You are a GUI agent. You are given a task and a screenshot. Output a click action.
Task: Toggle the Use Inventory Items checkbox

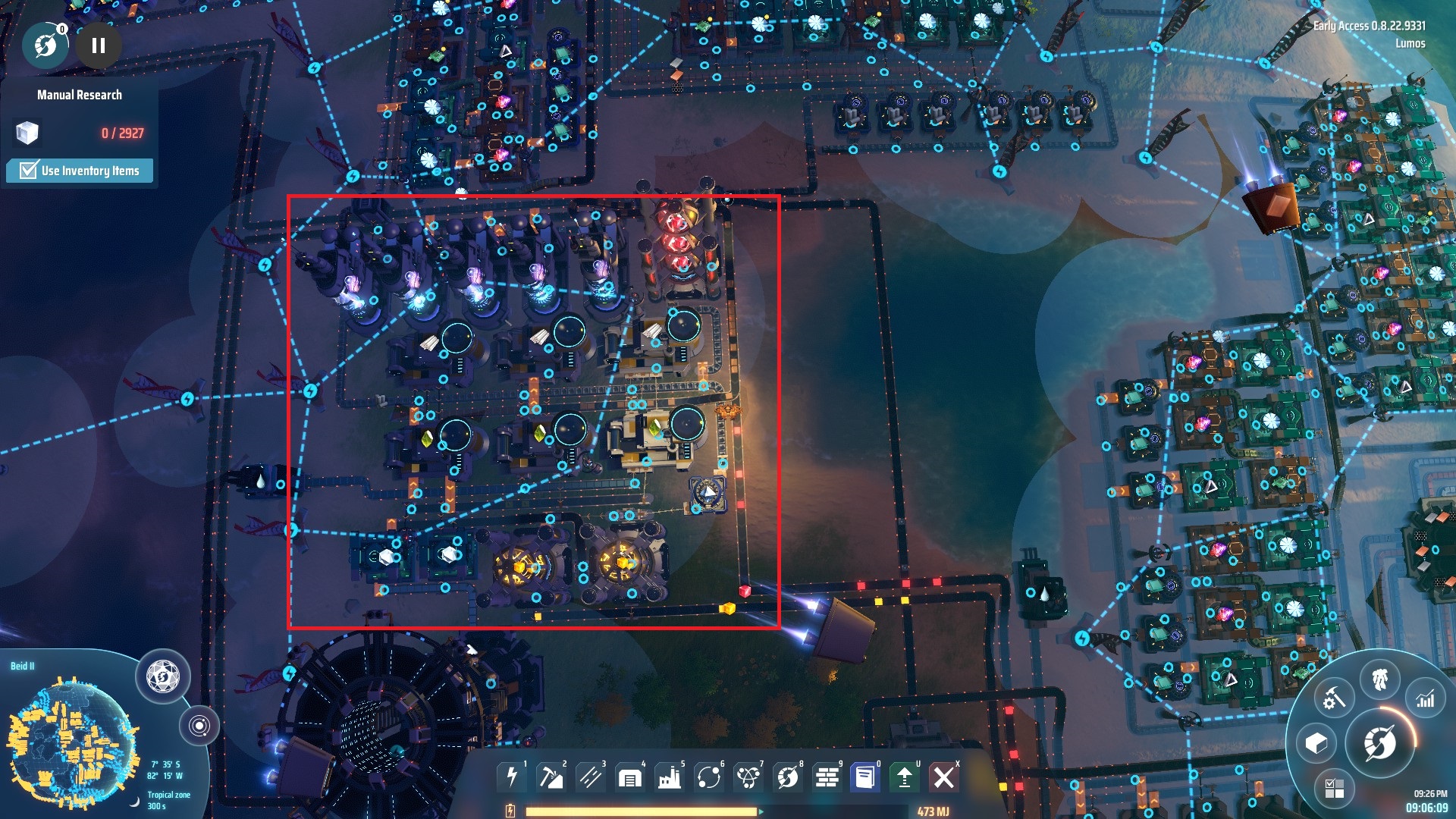[x=29, y=170]
